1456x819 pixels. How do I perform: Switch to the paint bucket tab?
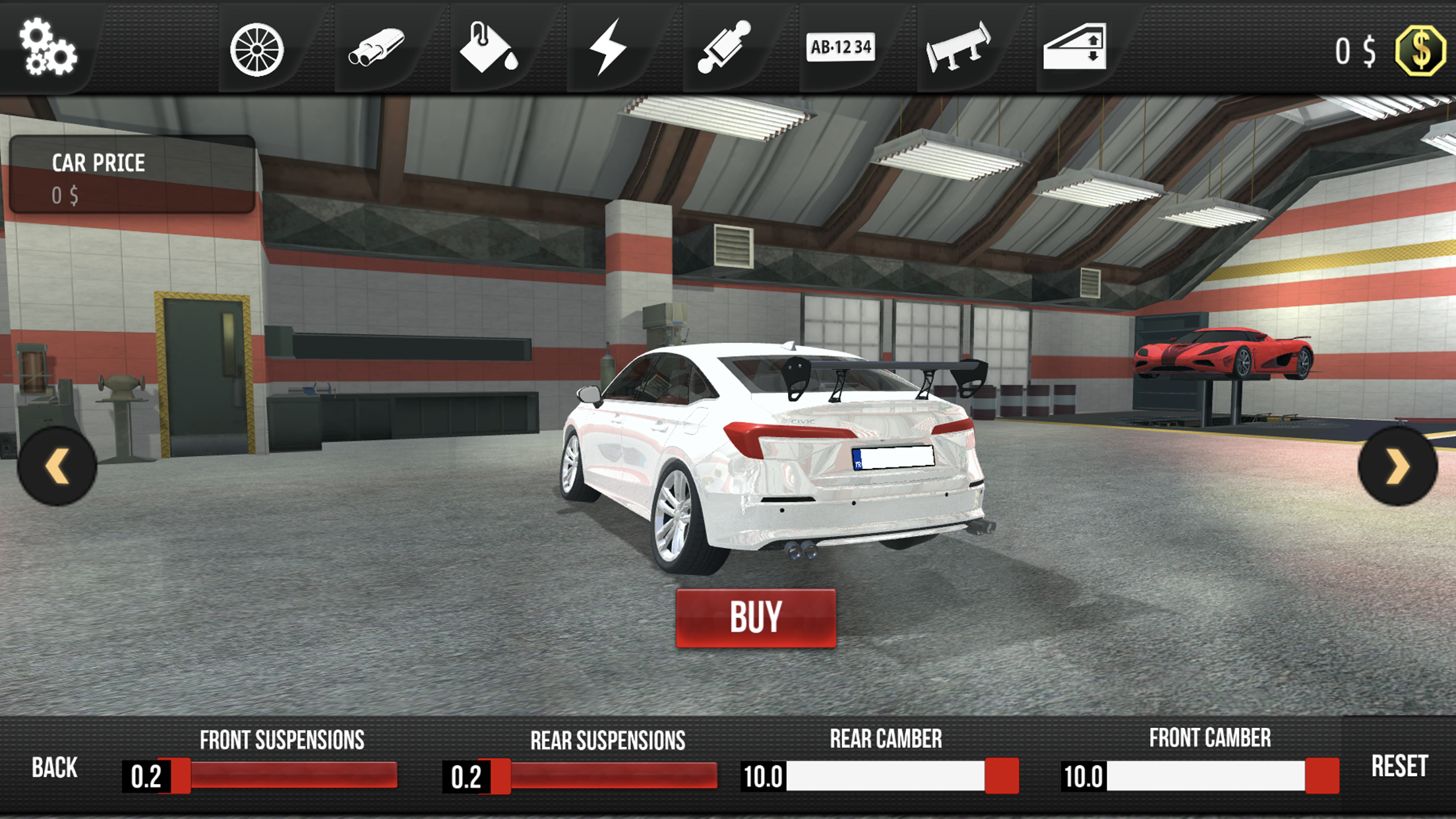(x=488, y=47)
